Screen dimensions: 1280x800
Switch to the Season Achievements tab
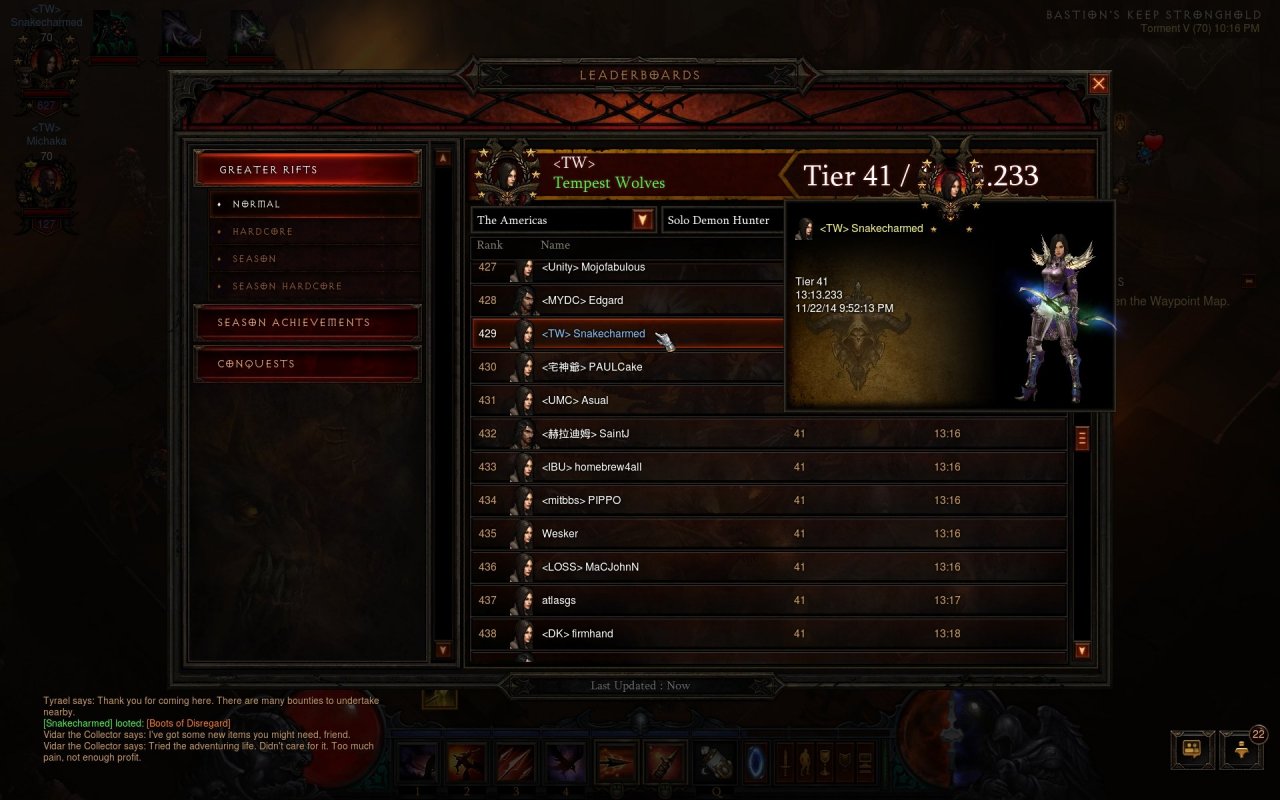coord(305,322)
